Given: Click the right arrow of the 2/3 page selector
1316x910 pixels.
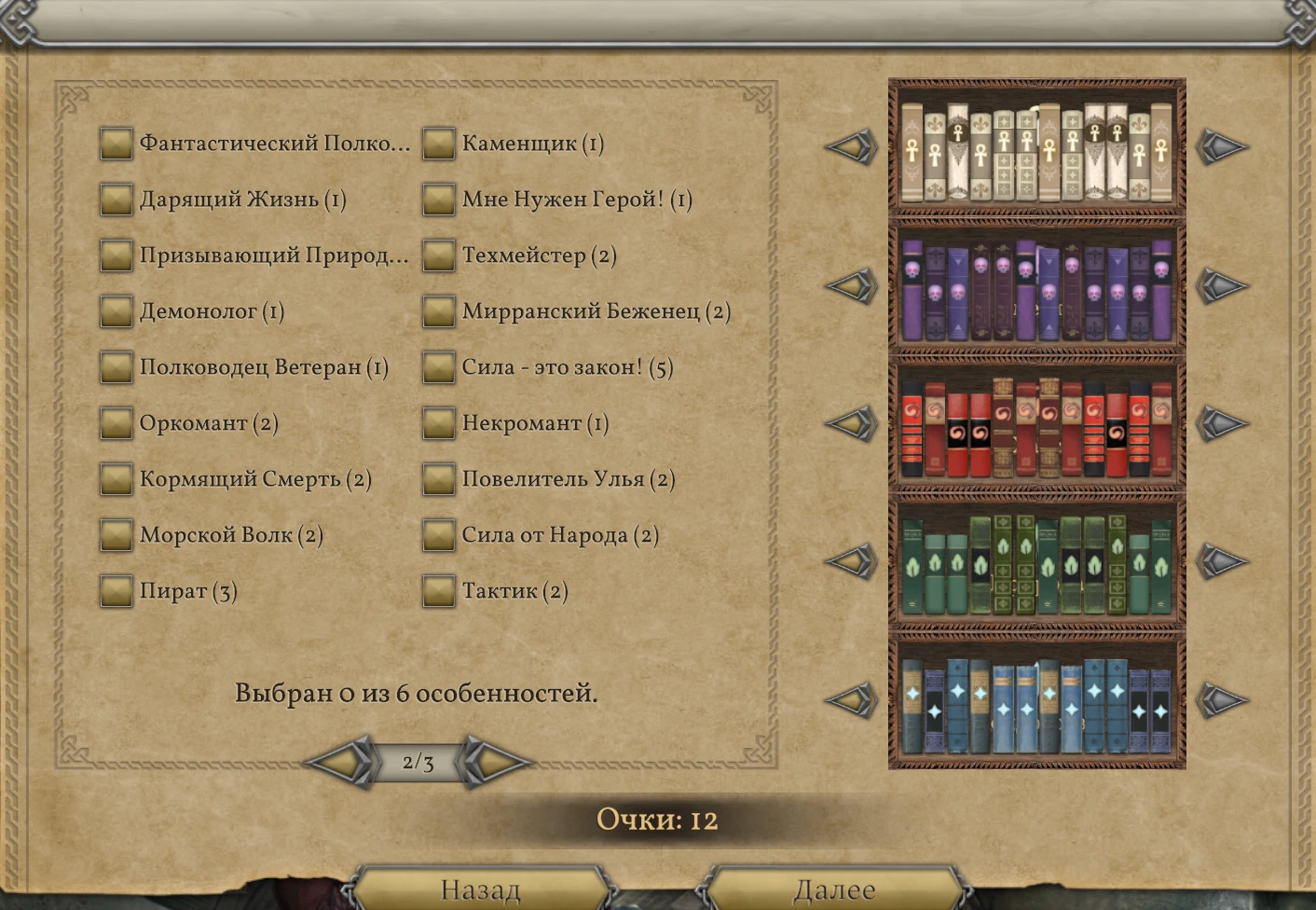Looking at the screenshot, I should coord(492,761).
